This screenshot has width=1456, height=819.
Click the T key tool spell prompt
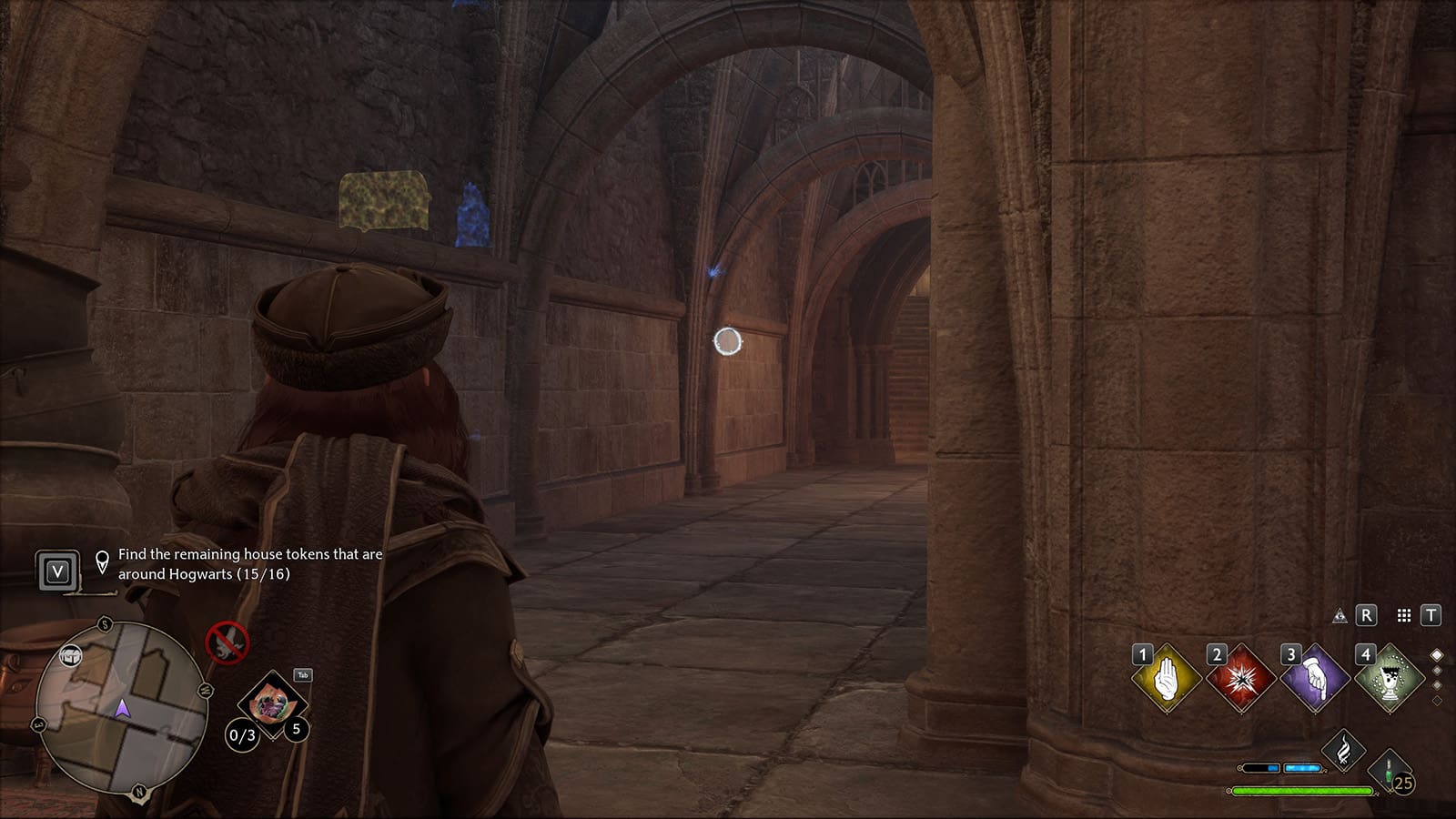1431,617
